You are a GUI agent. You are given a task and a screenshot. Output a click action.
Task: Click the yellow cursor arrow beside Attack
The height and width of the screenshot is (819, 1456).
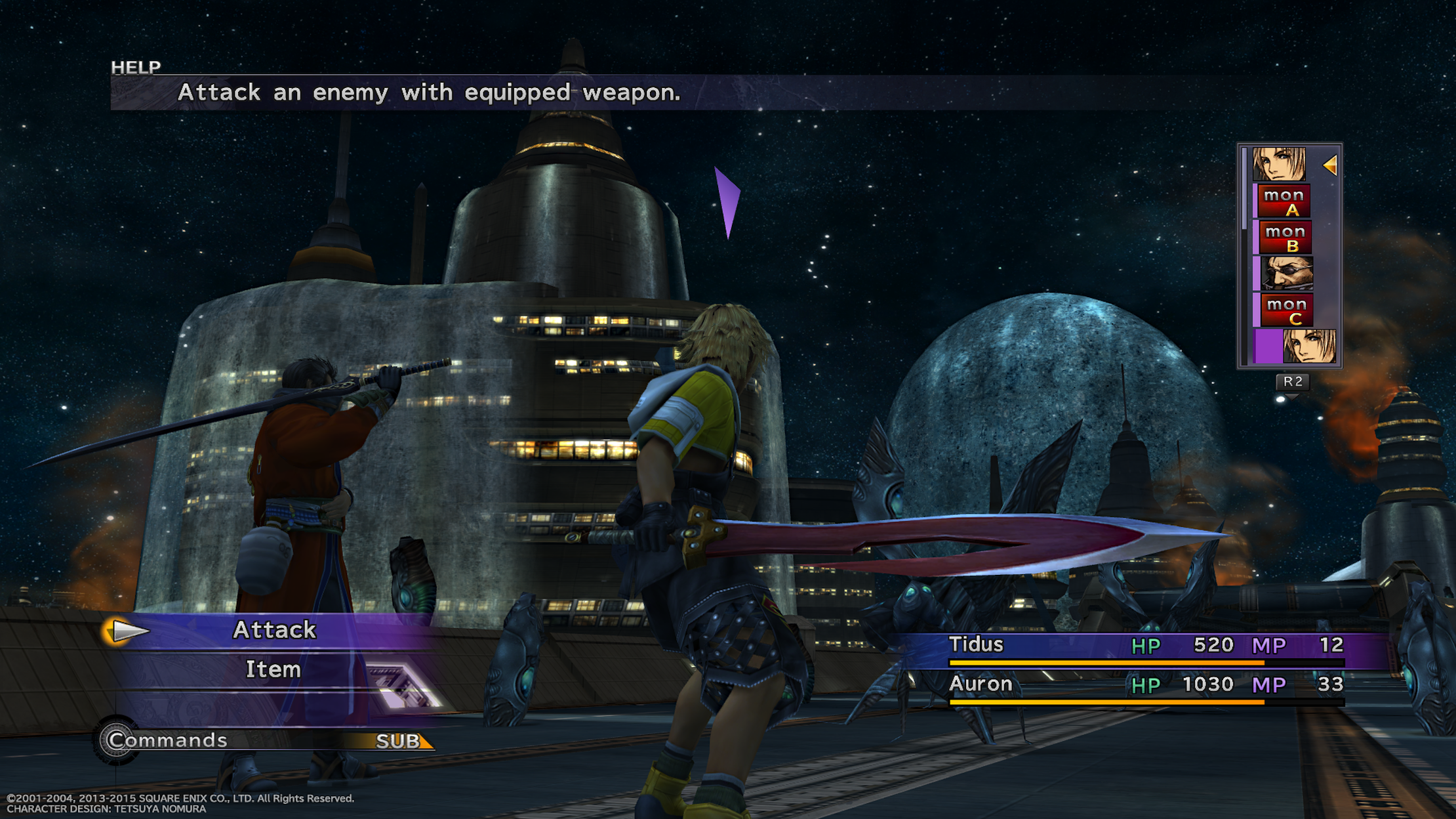click(x=128, y=630)
